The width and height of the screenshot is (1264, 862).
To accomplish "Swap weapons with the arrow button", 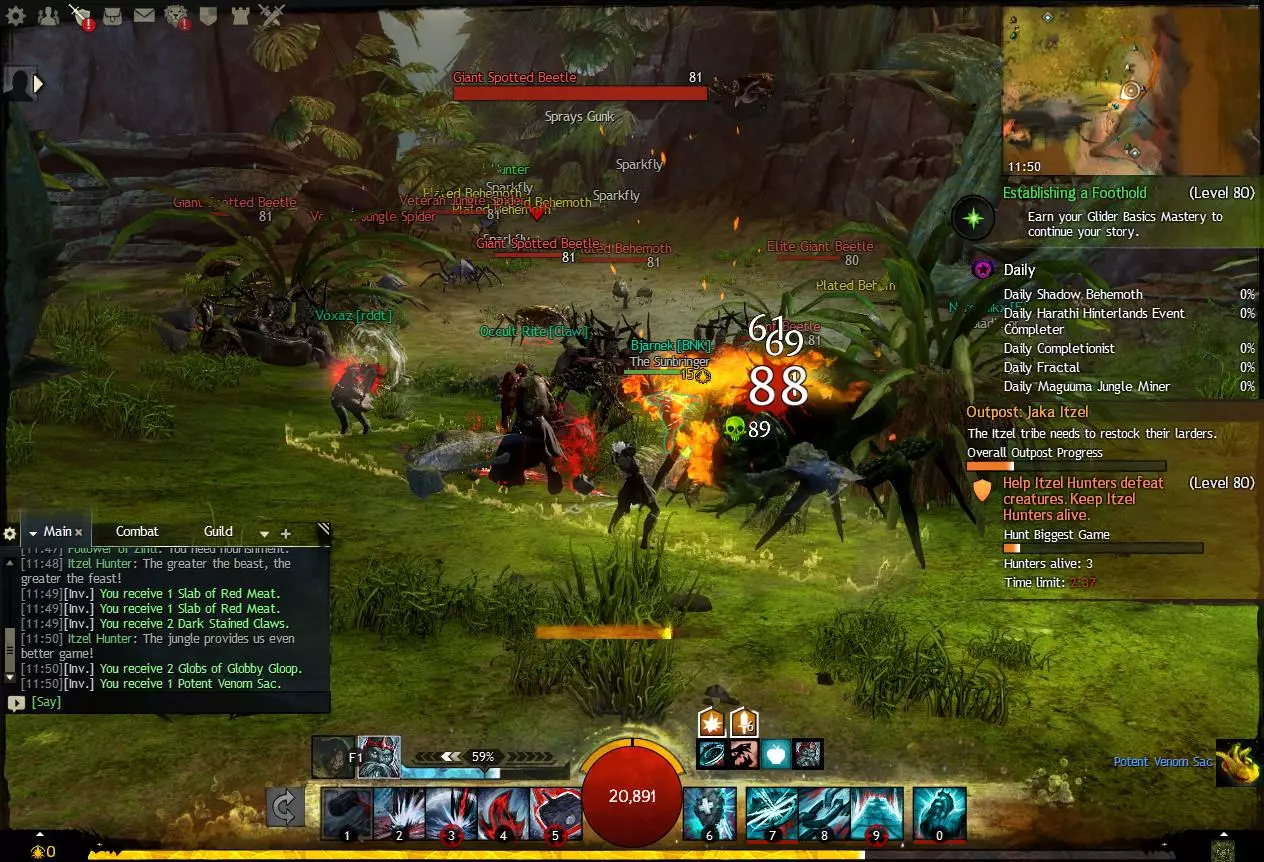I will (x=285, y=807).
